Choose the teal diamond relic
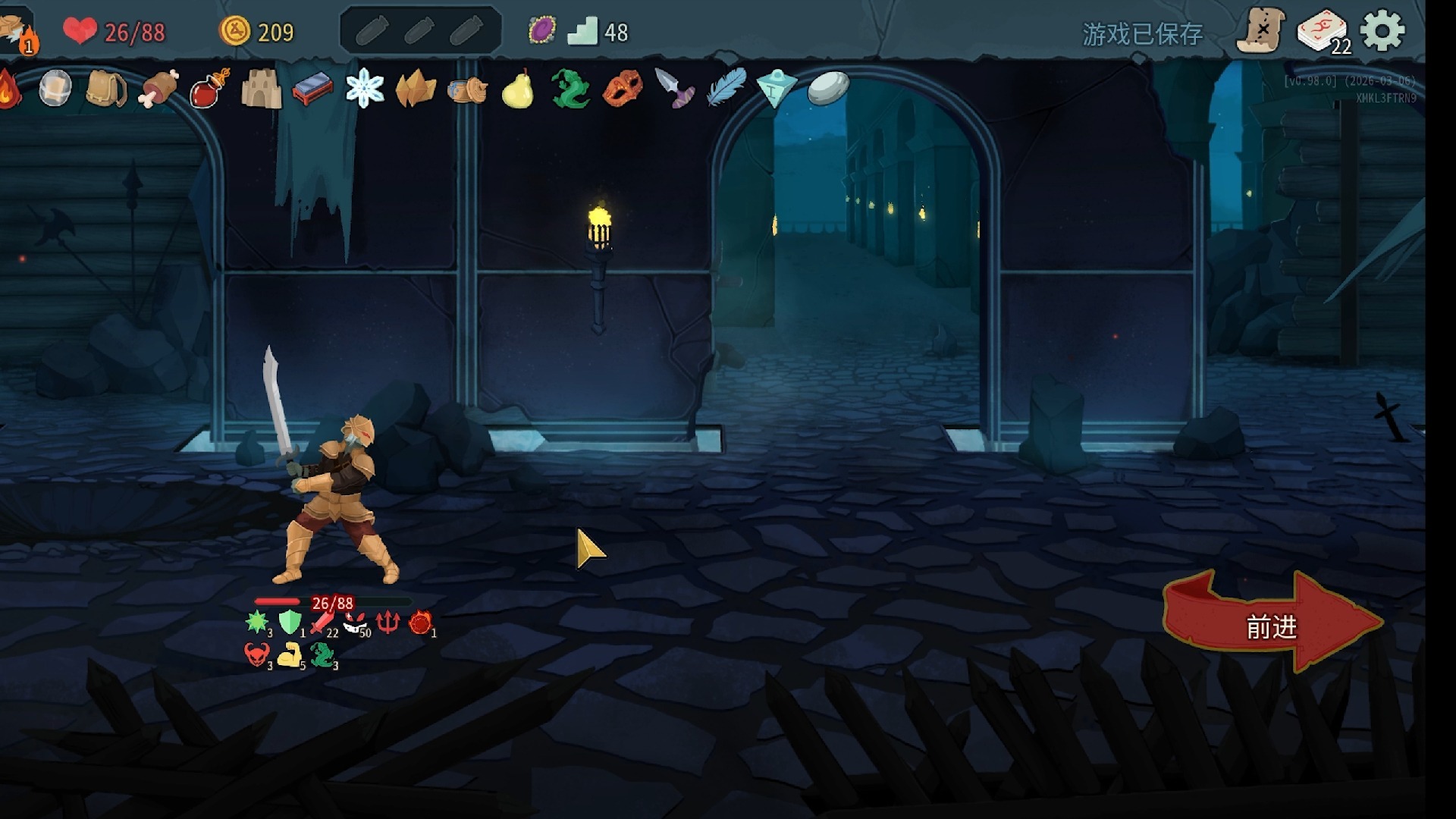 point(777,89)
